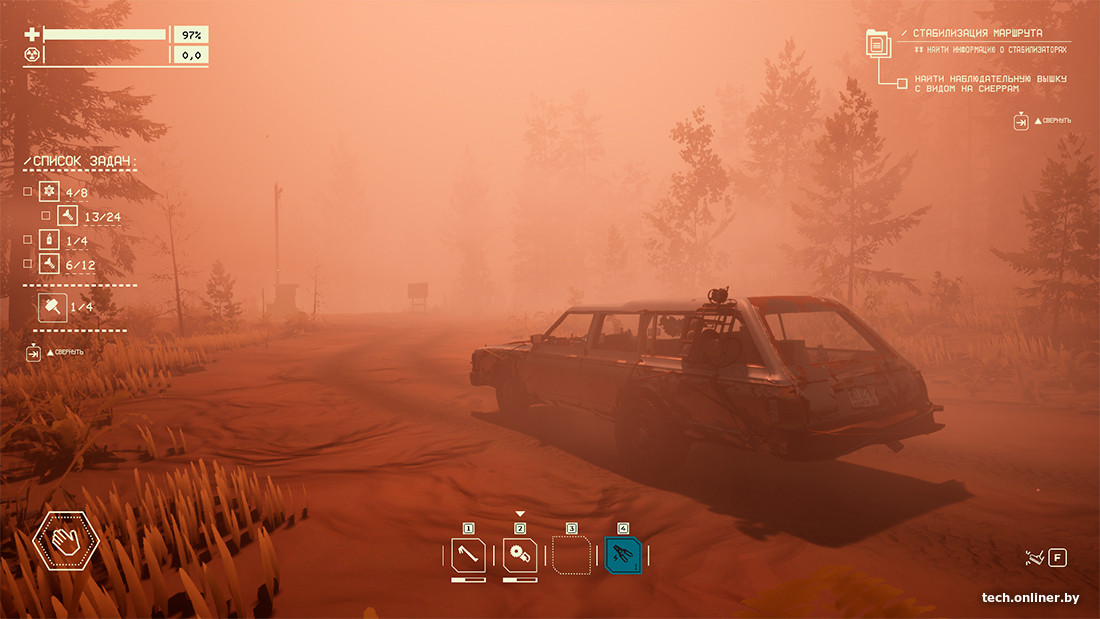Select the hammer icon showing 1/4
1100x619 pixels.
52,306
